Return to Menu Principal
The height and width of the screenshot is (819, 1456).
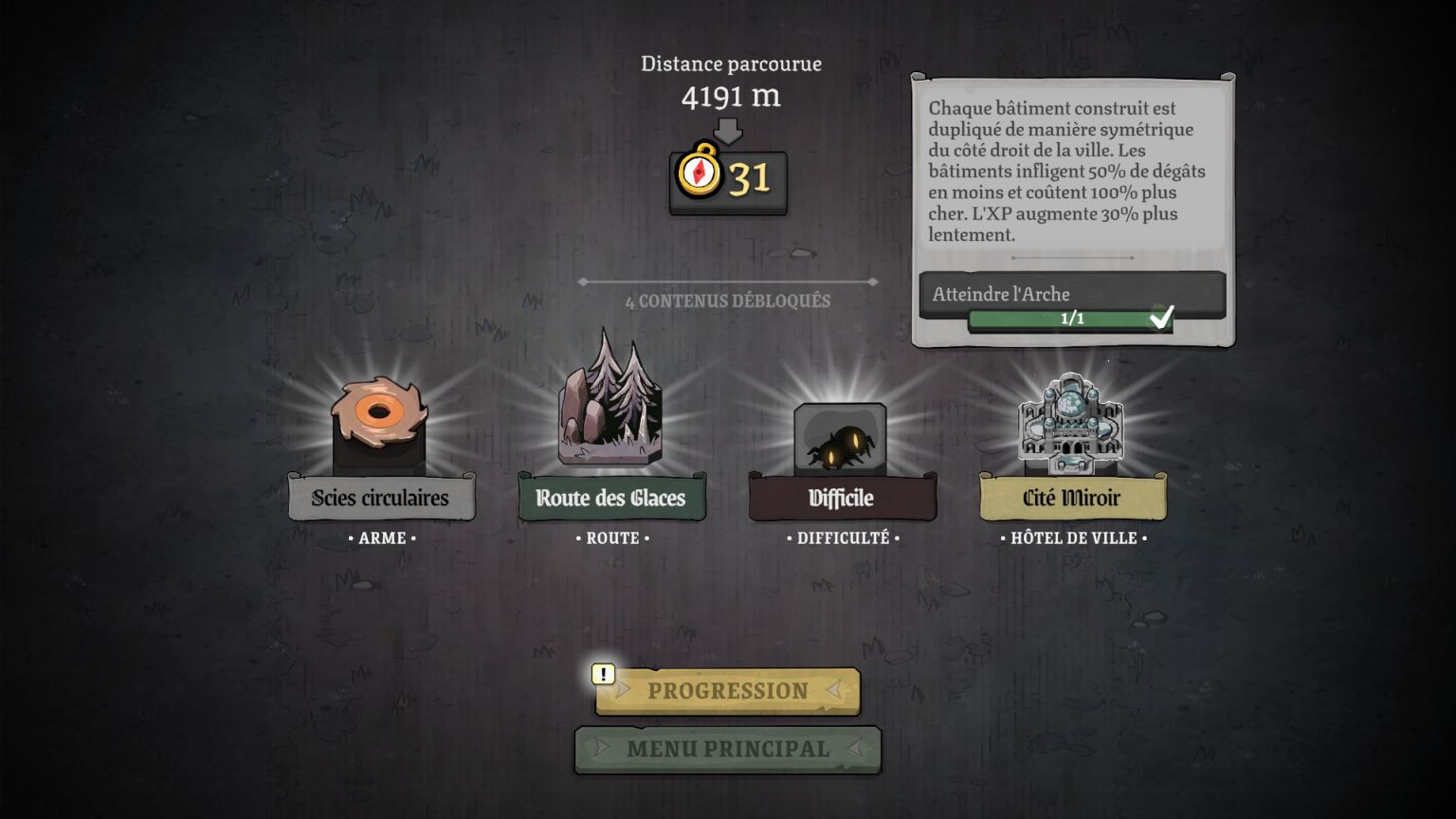coord(727,749)
